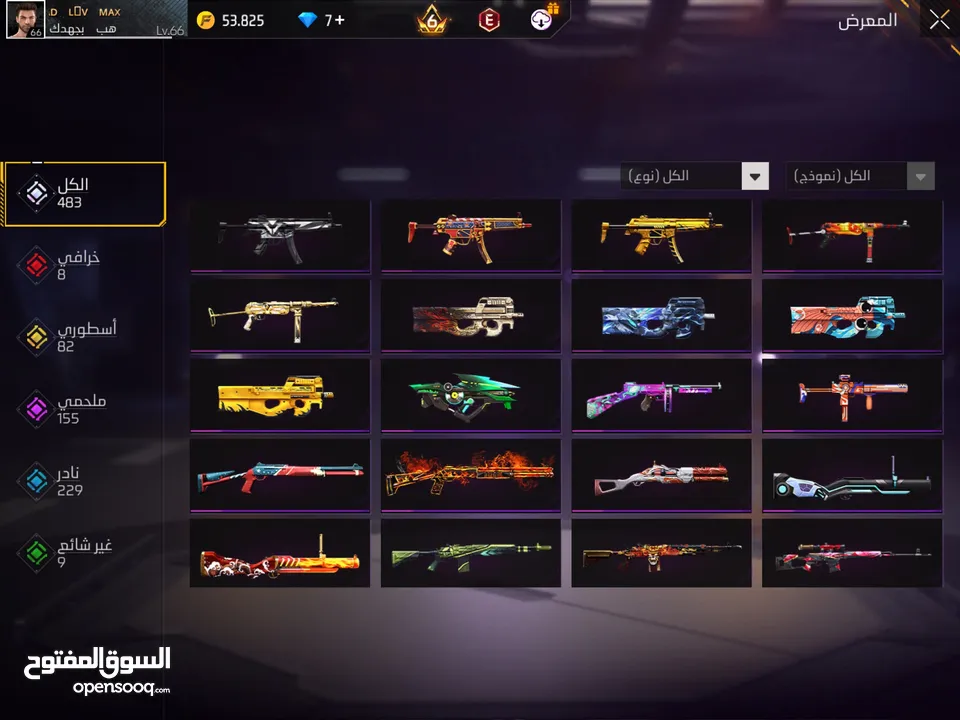The width and height of the screenshot is (960, 720).
Task: Select the black and white MP5 skin
Action: tap(280, 235)
